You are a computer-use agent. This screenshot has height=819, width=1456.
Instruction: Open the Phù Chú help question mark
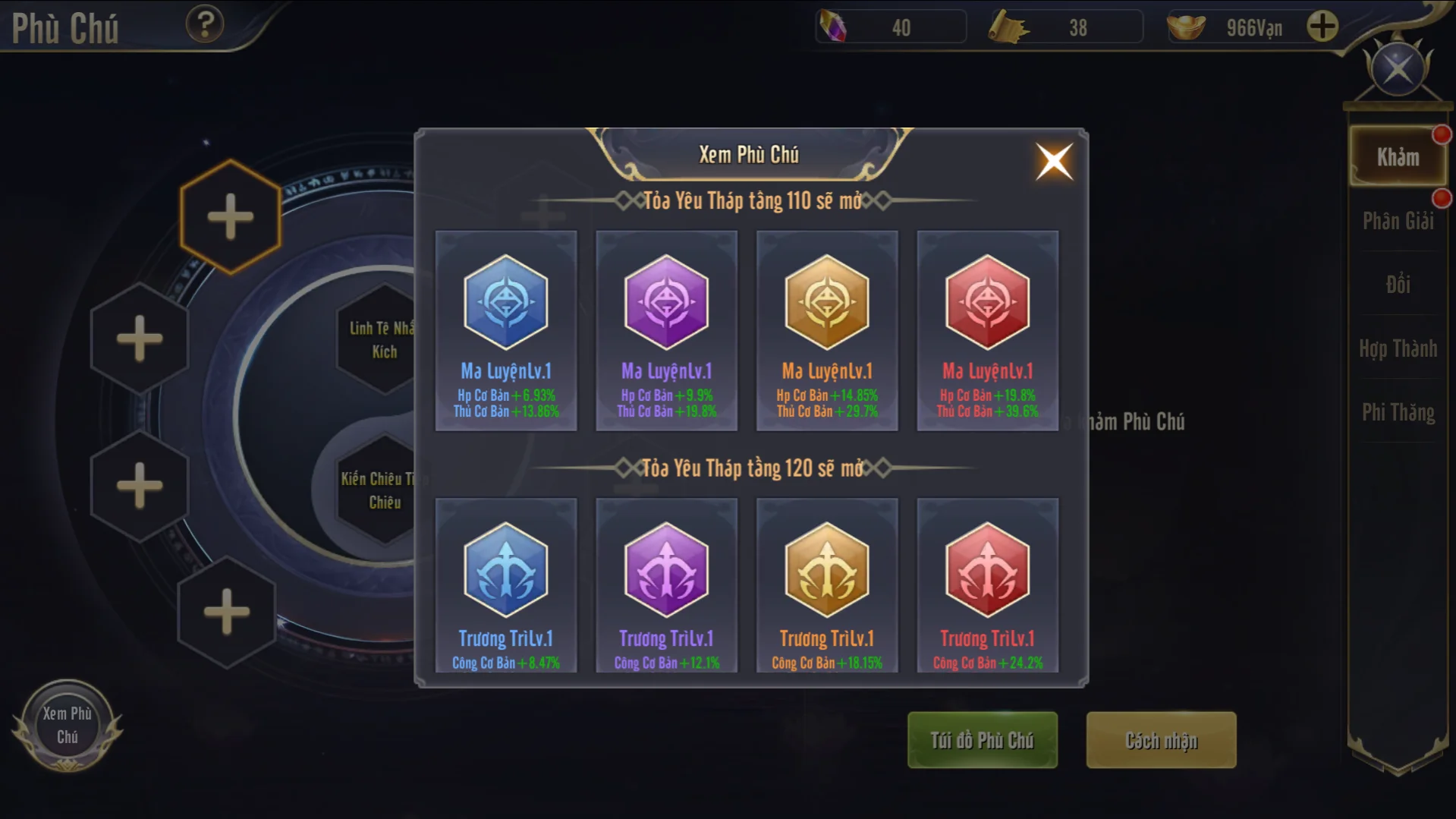[x=205, y=24]
